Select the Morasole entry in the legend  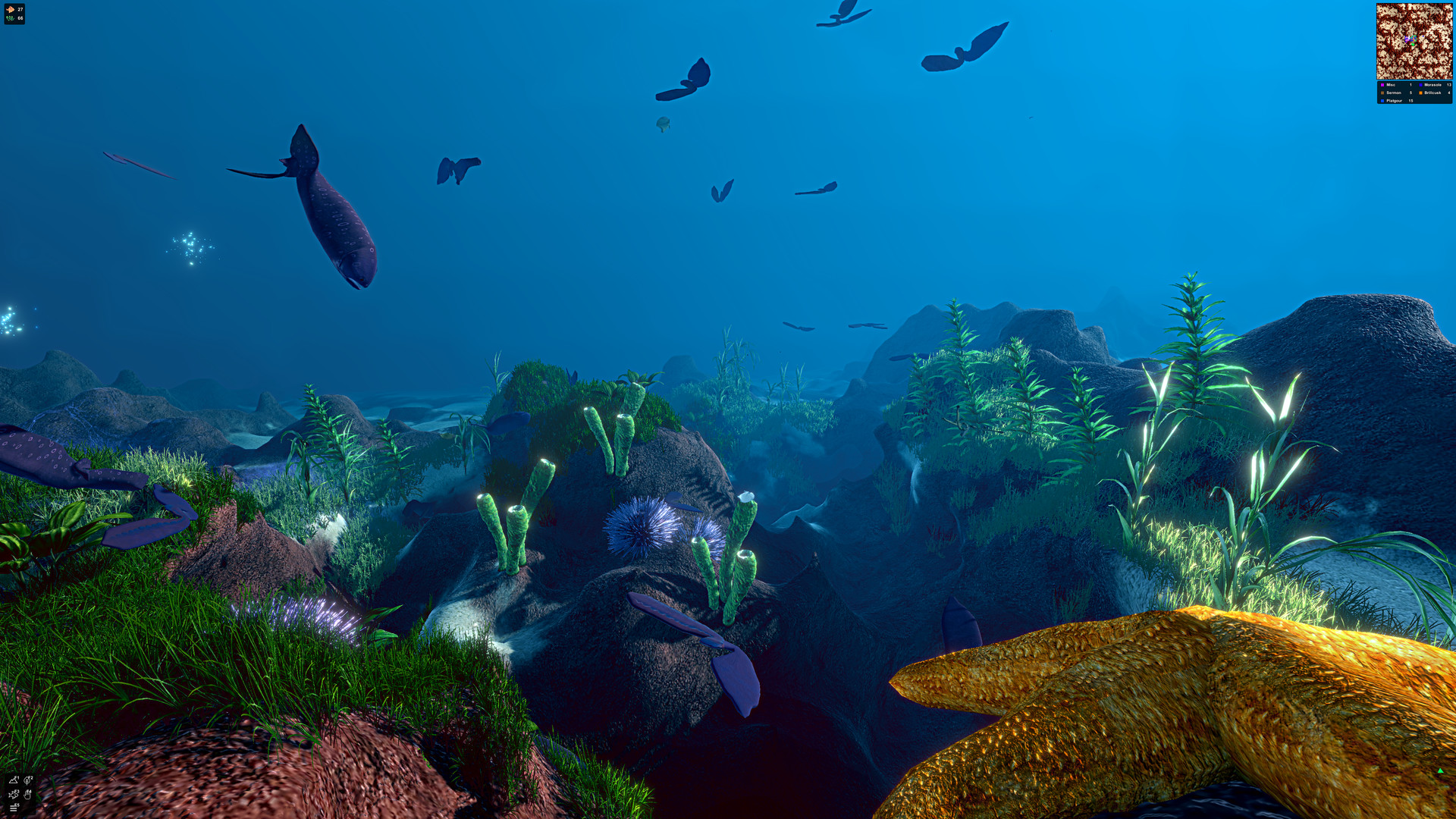pyautogui.click(x=1432, y=85)
